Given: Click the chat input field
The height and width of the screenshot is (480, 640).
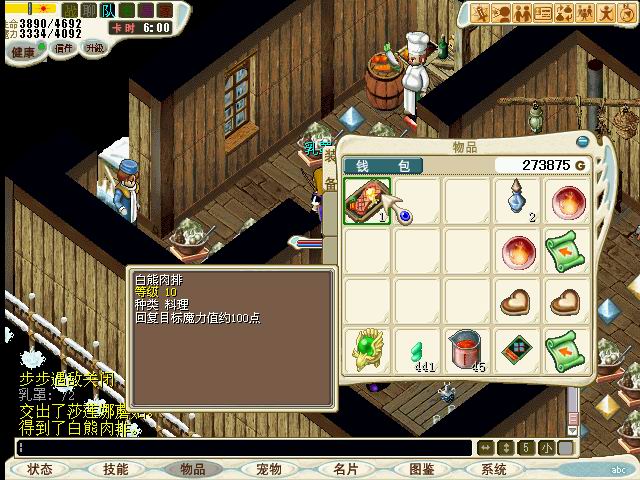Looking at the screenshot, I should pyautogui.click(x=240, y=447).
